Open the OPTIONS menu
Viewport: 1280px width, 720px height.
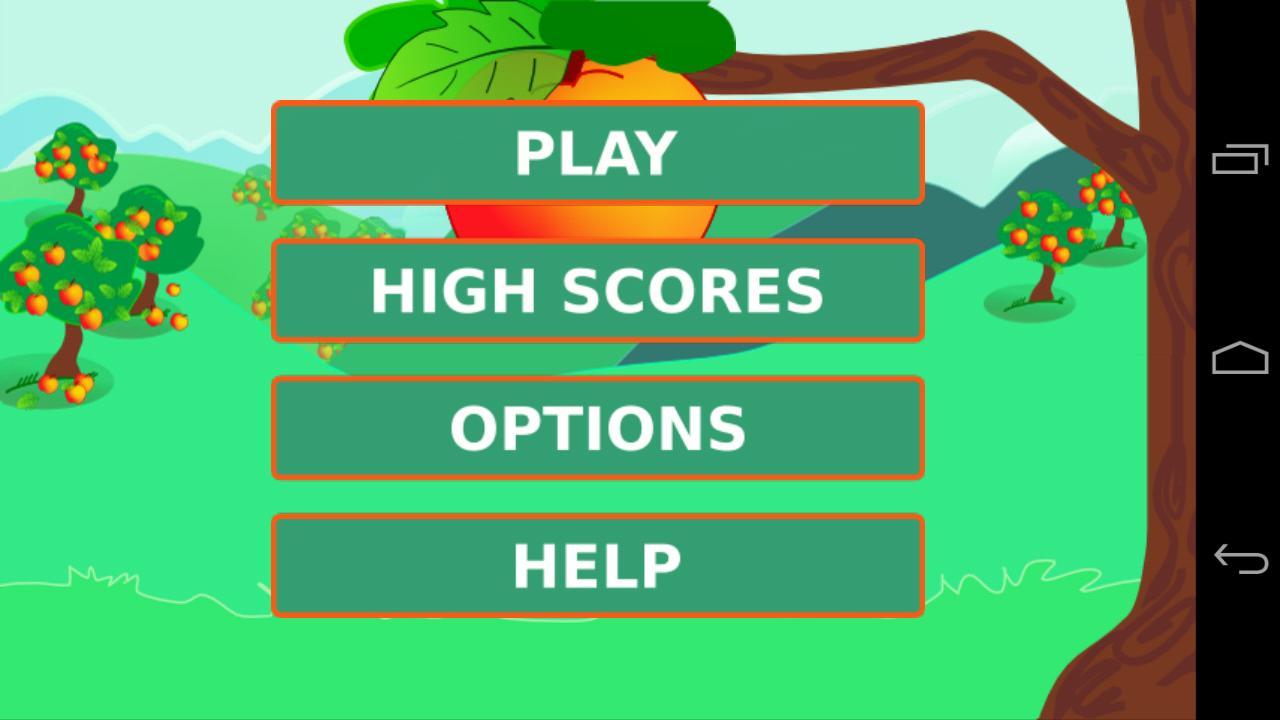[598, 428]
